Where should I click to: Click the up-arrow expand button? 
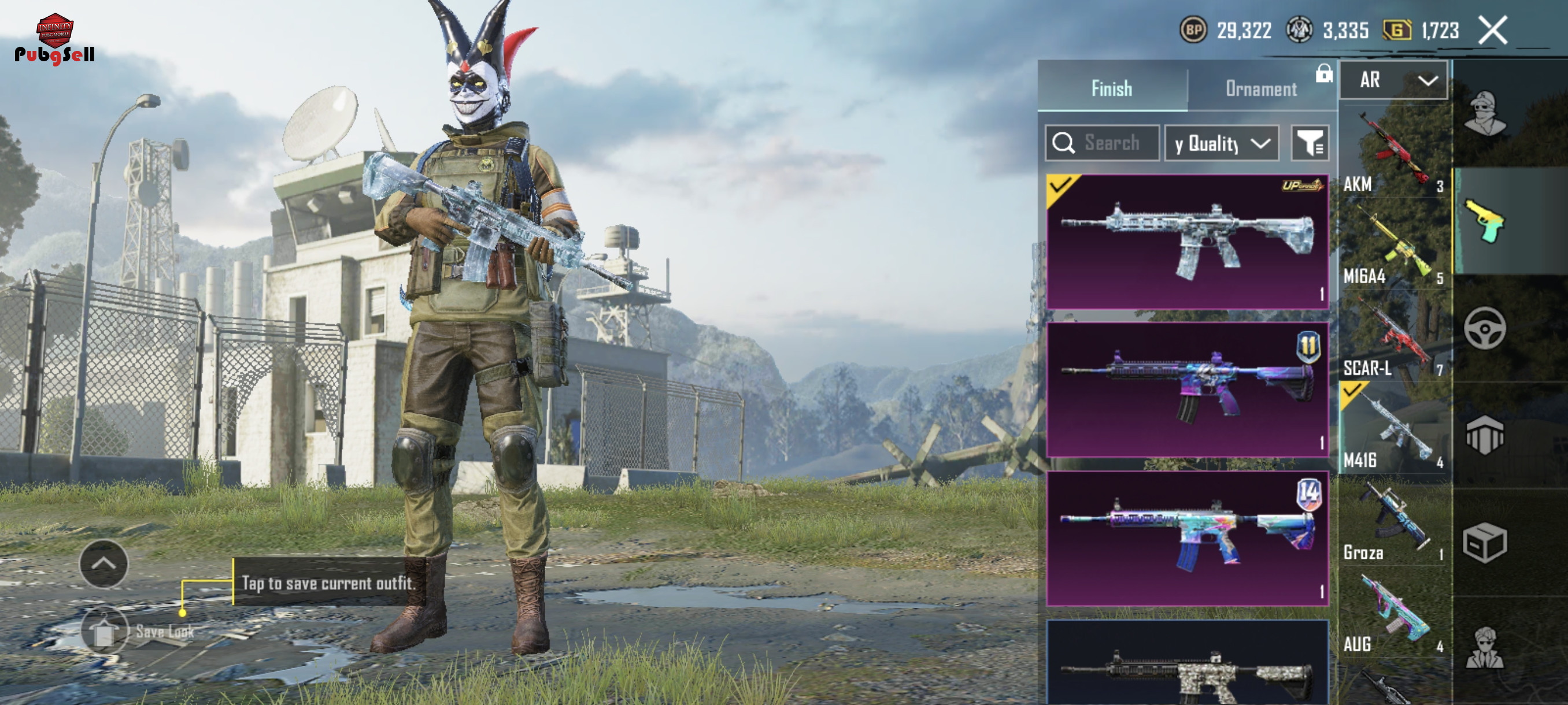tap(103, 563)
